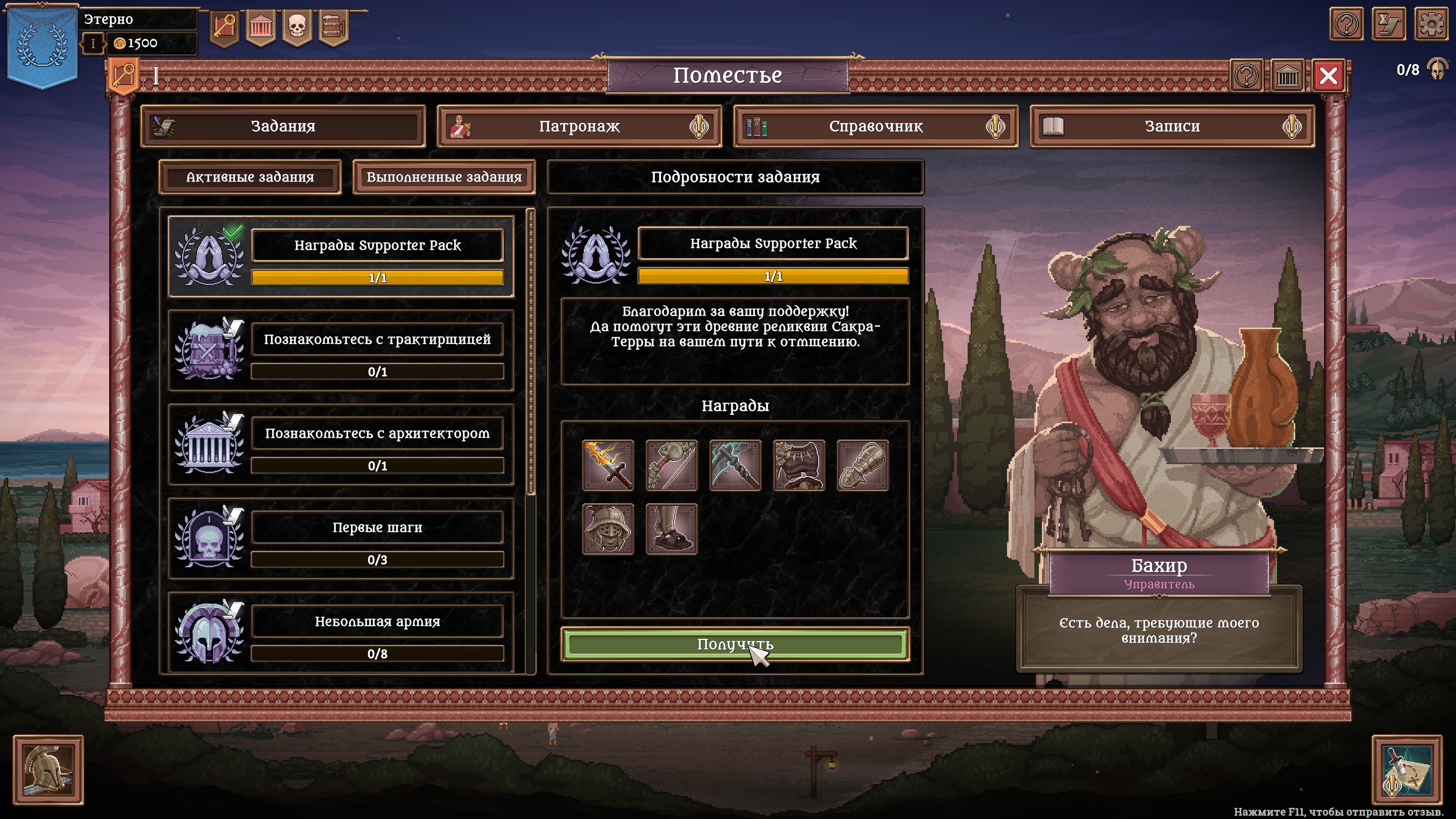Open the Справочник tab
The width and height of the screenshot is (1456, 819).
point(875,126)
